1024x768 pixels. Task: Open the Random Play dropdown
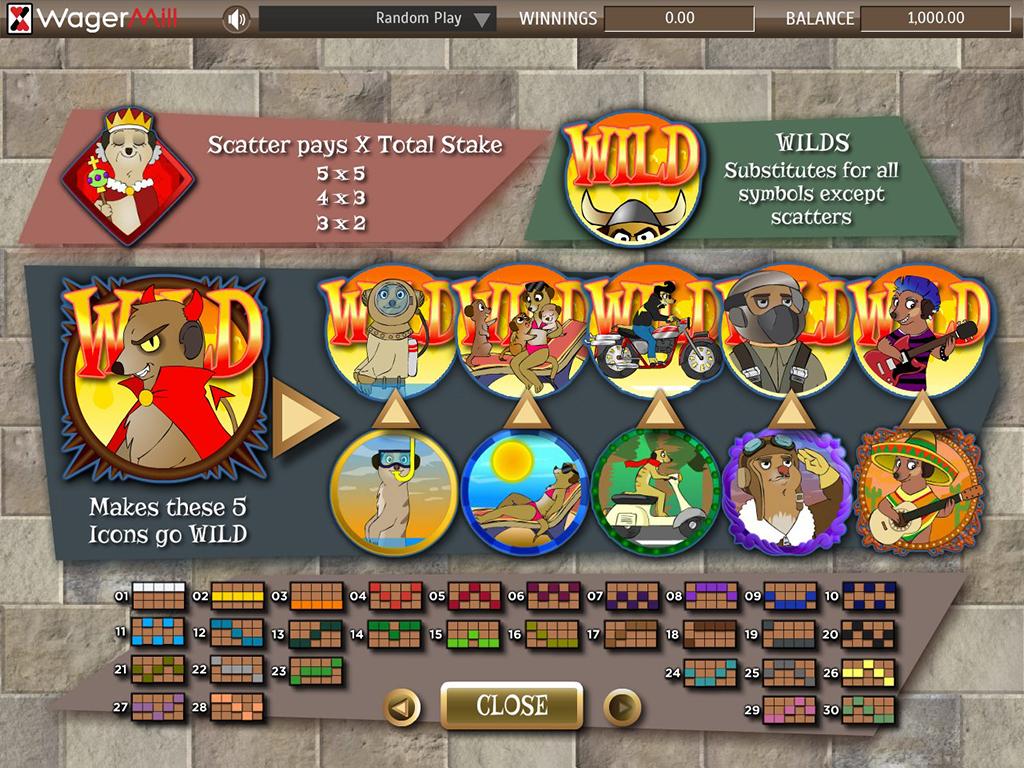tap(378, 18)
